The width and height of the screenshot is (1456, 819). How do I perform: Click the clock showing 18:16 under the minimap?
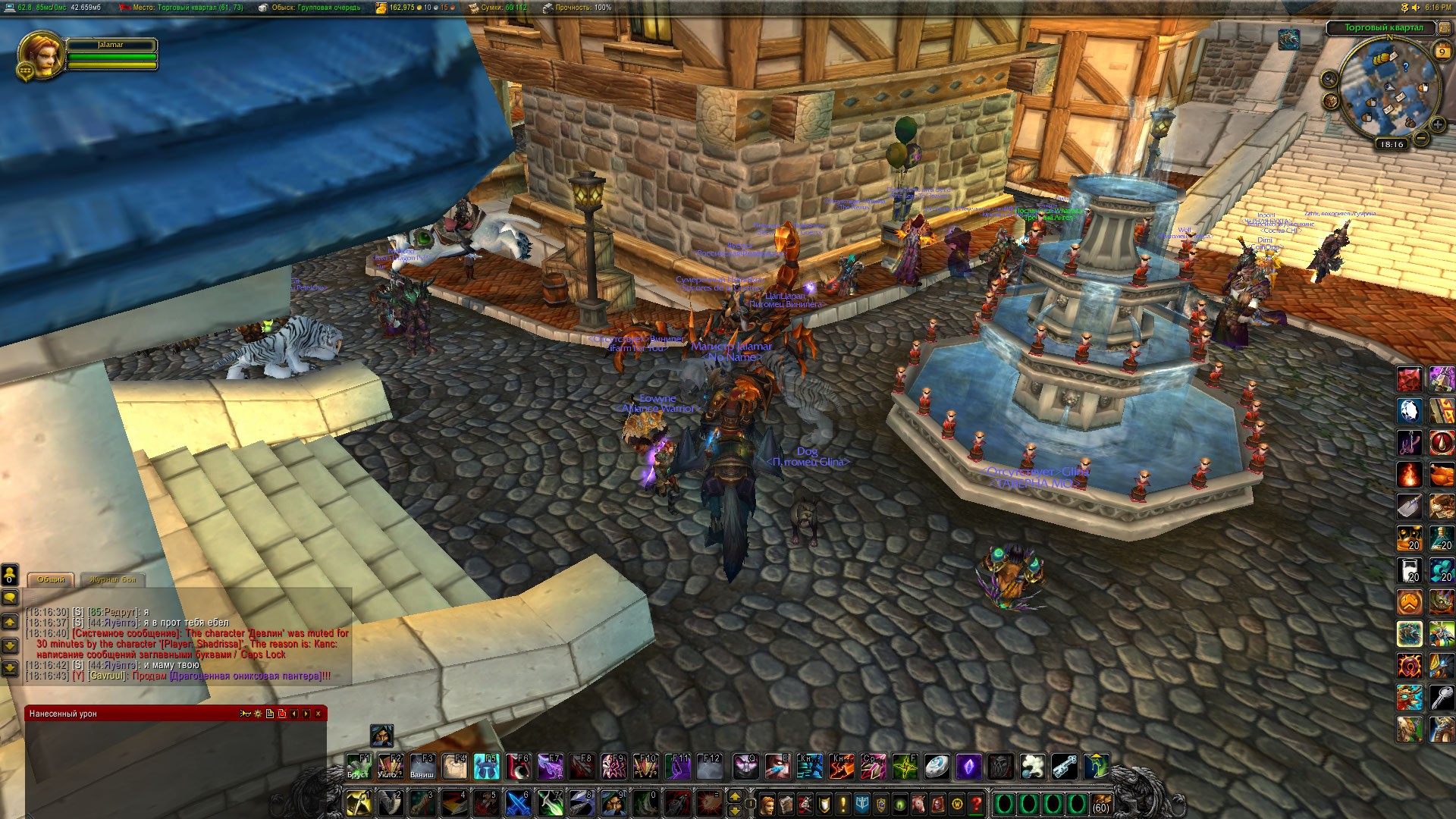[1392, 144]
